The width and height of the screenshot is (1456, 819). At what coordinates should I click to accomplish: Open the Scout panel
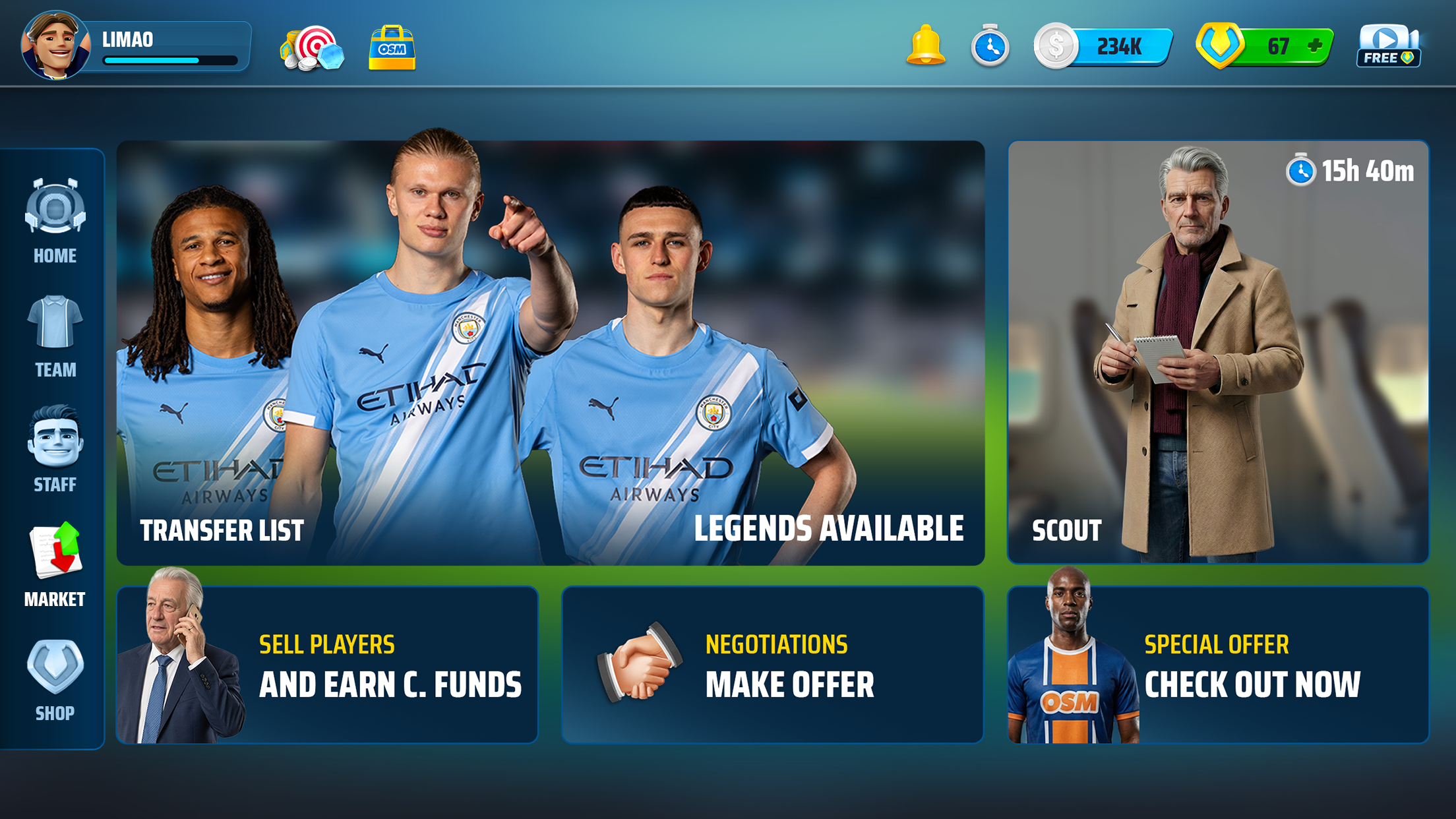point(1218,353)
